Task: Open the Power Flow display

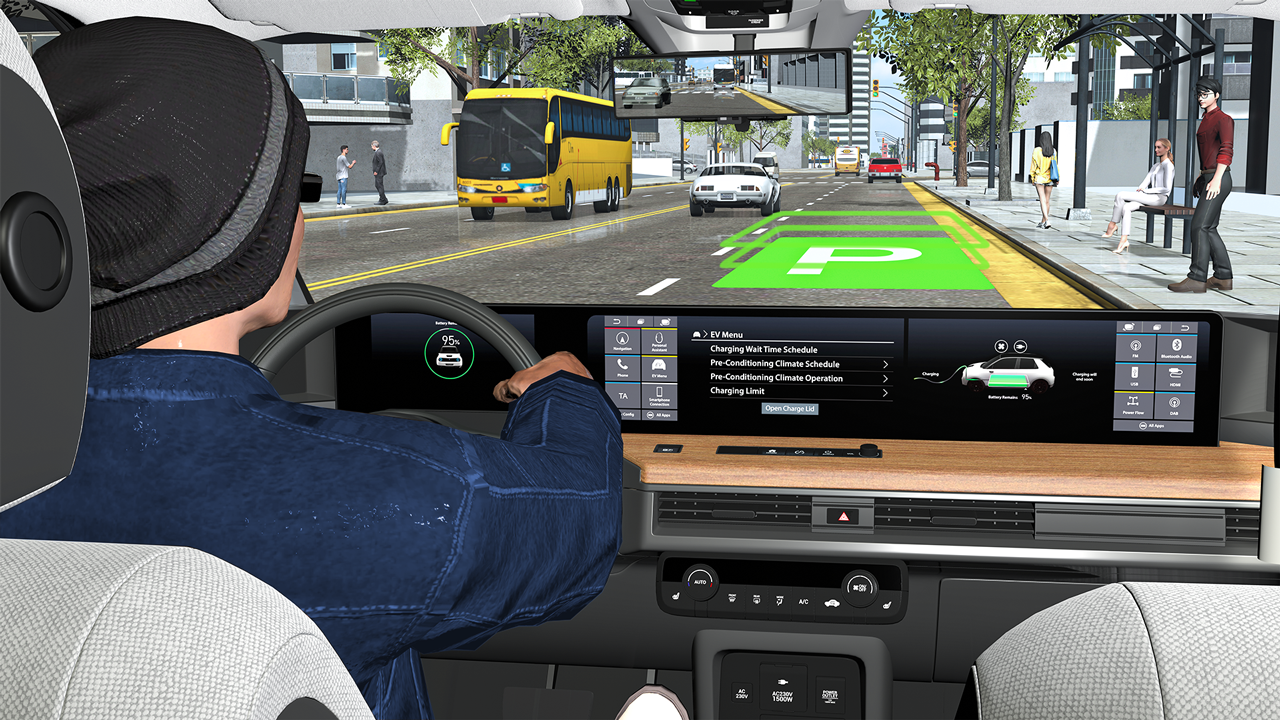Action: tap(1133, 403)
